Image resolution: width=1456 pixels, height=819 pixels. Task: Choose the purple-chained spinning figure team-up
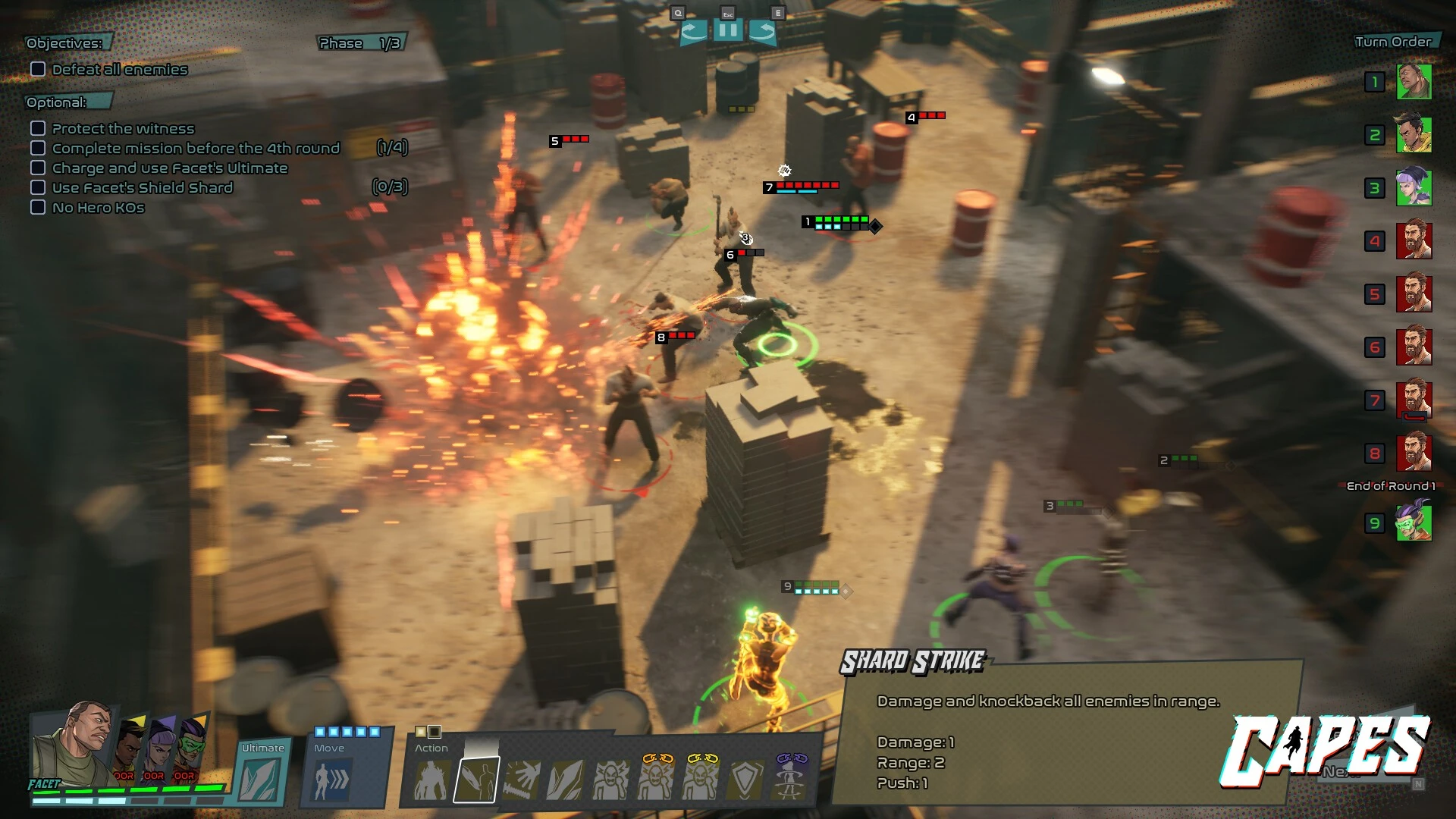pyautogui.click(x=790, y=777)
